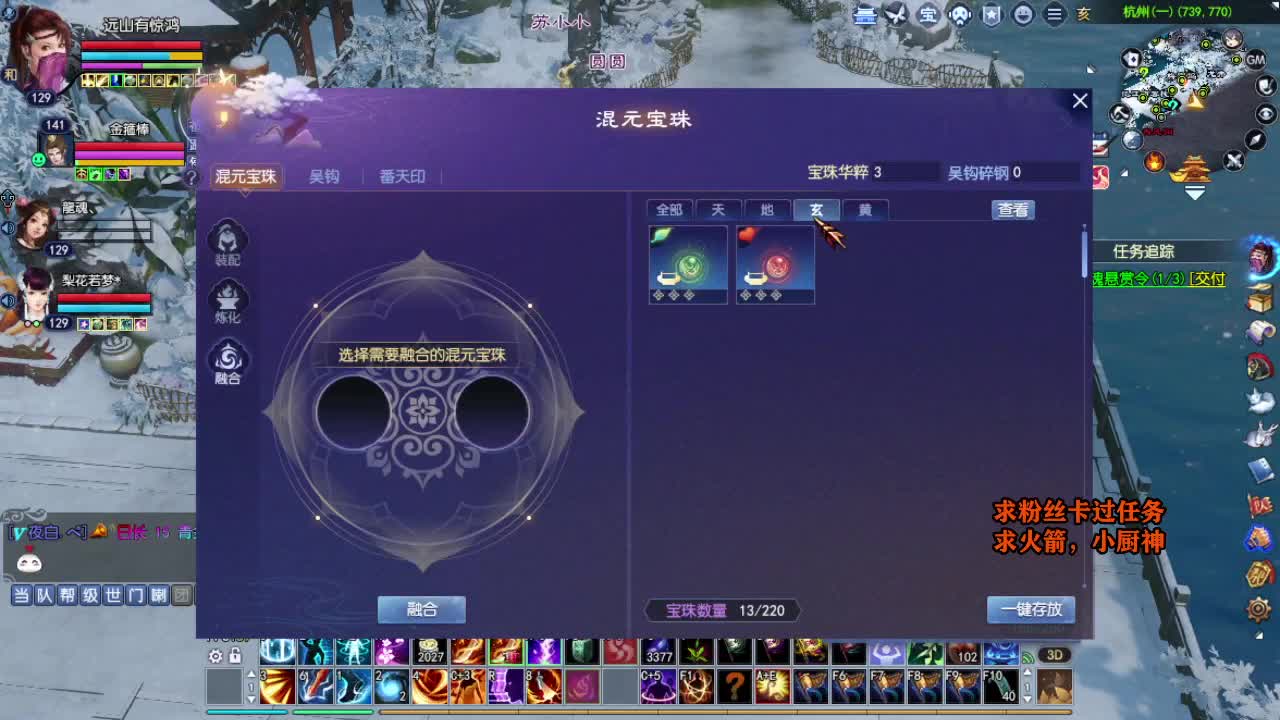This screenshot has height=720, width=1280.
Task: Open the horse mount icon in right sidebar
Action: point(1260,366)
